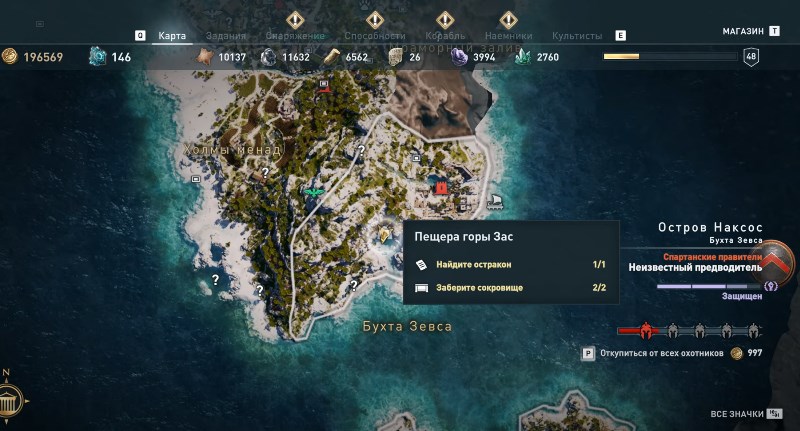800x431 pixels.
Task: Show the Наемники tab
Action: (x=509, y=36)
